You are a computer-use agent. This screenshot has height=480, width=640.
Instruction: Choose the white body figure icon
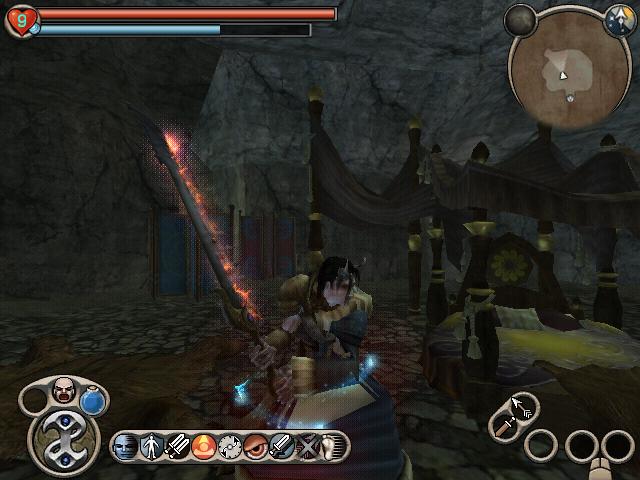[x=153, y=446]
